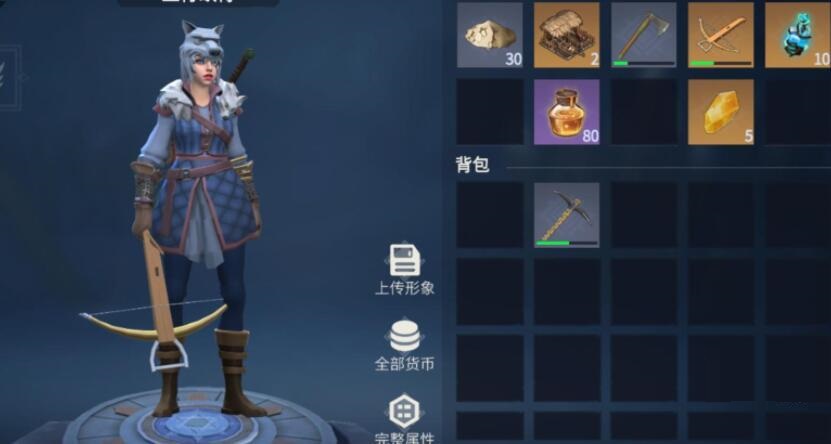This screenshot has height=444, width=831.
Task: Select the axe tool slot
Action: pyautogui.click(x=643, y=35)
